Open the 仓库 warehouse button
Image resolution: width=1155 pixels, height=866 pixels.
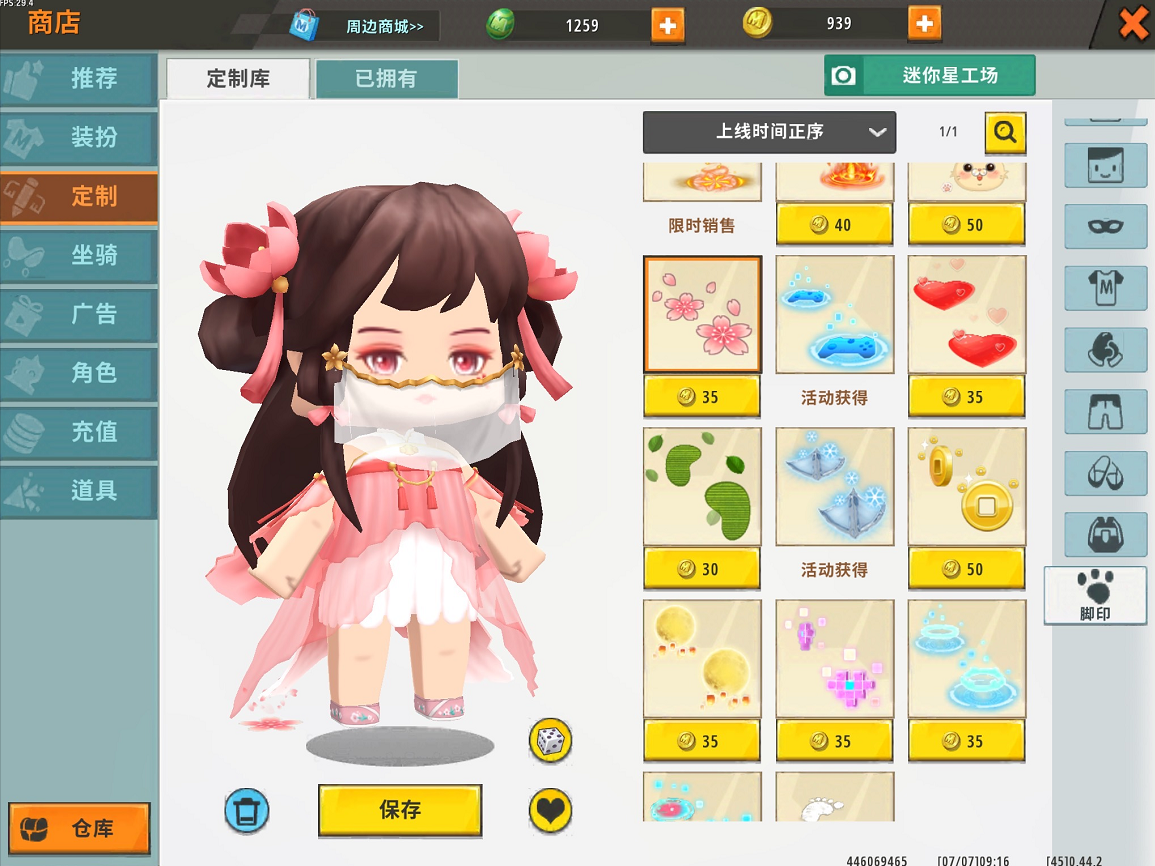(x=79, y=828)
